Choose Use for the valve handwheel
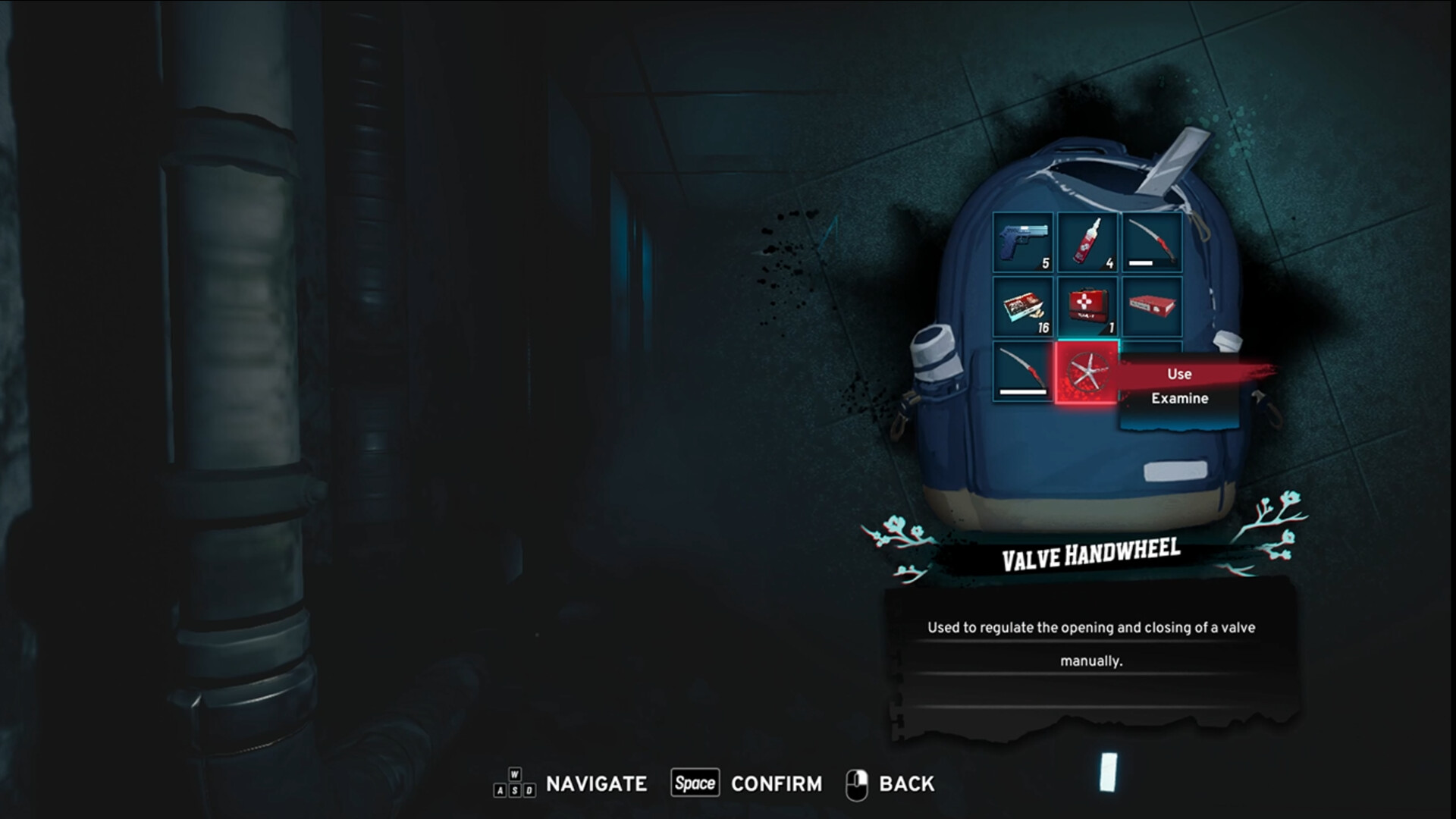 point(1179,374)
